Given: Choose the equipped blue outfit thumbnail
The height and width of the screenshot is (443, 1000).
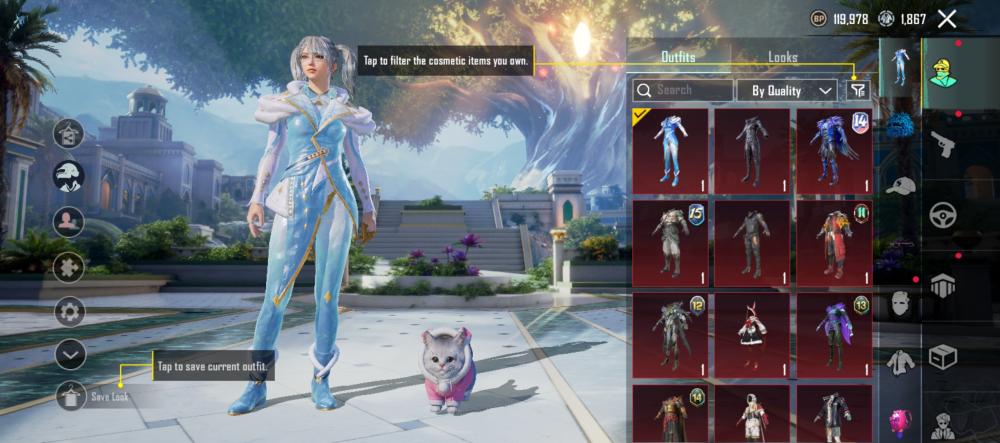Looking at the screenshot, I should [670, 151].
